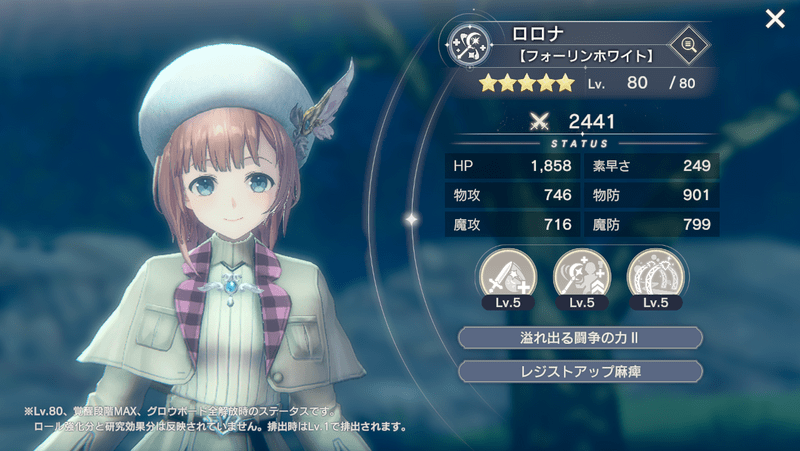This screenshot has height=451, width=800.
Task: Close the character status screen
Action: (774, 19)
